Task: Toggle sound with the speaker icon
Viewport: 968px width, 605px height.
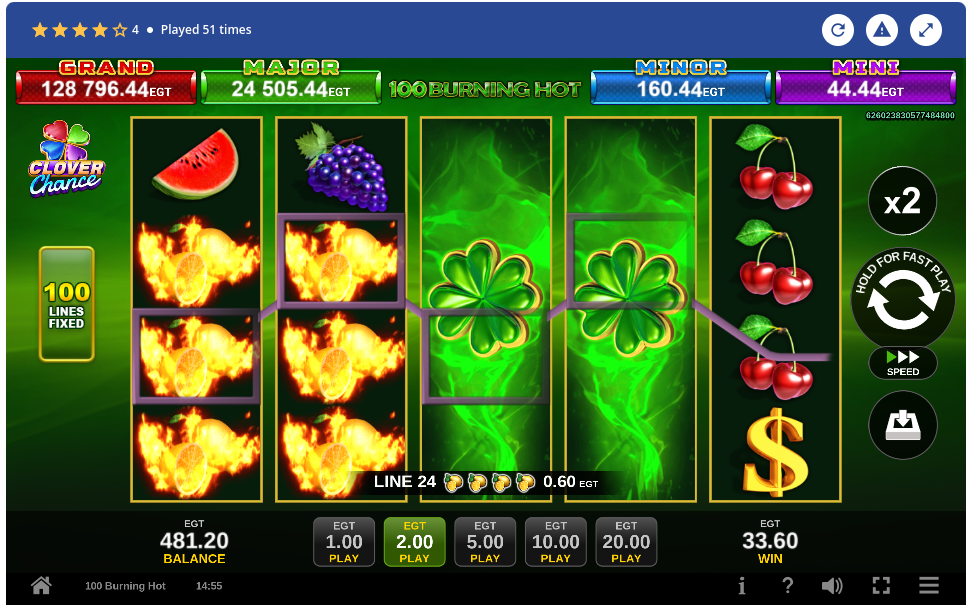Action: pyautogui.click(x=832, y=586)
